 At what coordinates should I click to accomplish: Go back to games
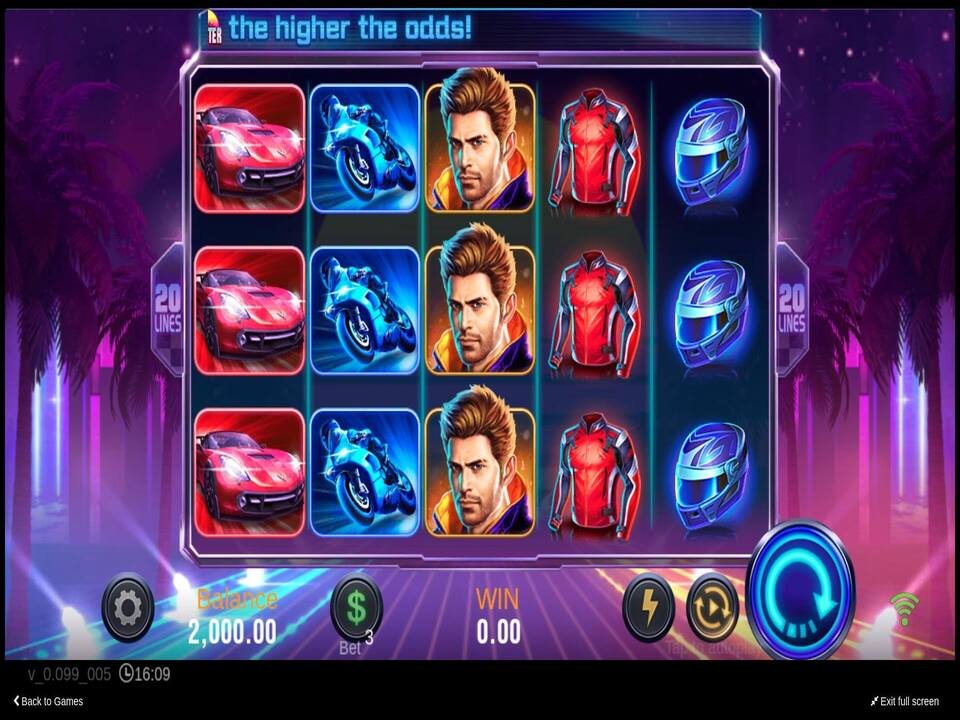click(x=48, y=701)
